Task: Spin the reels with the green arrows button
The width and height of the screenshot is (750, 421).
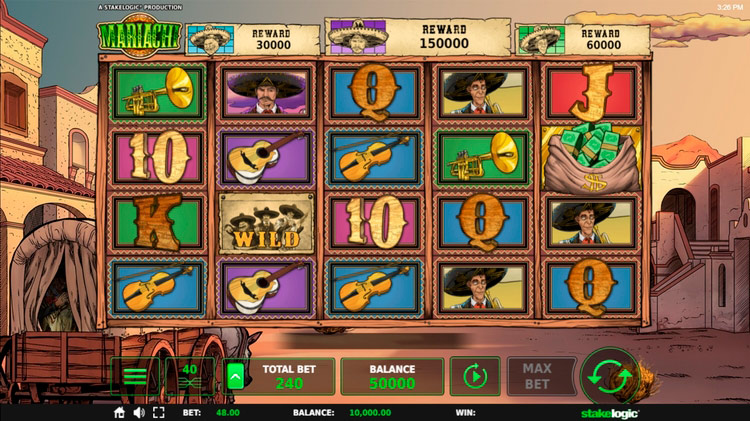Action: (x=609, y=377)
